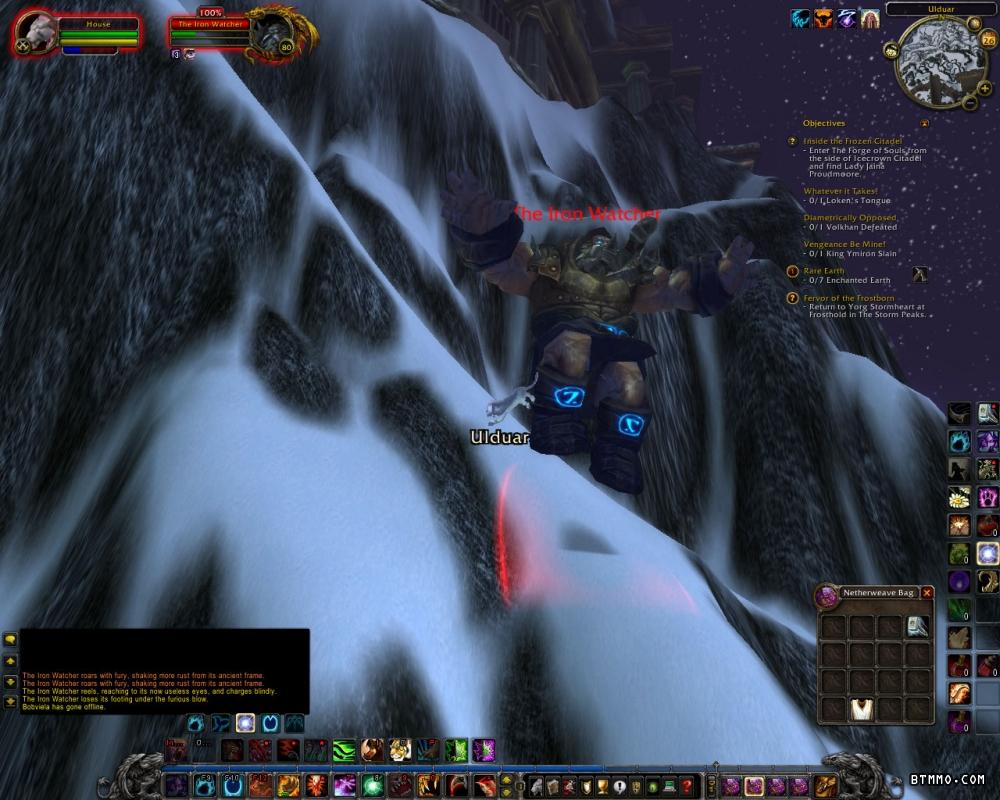Open the calendar showing day 26

click(x=988, y=40)
